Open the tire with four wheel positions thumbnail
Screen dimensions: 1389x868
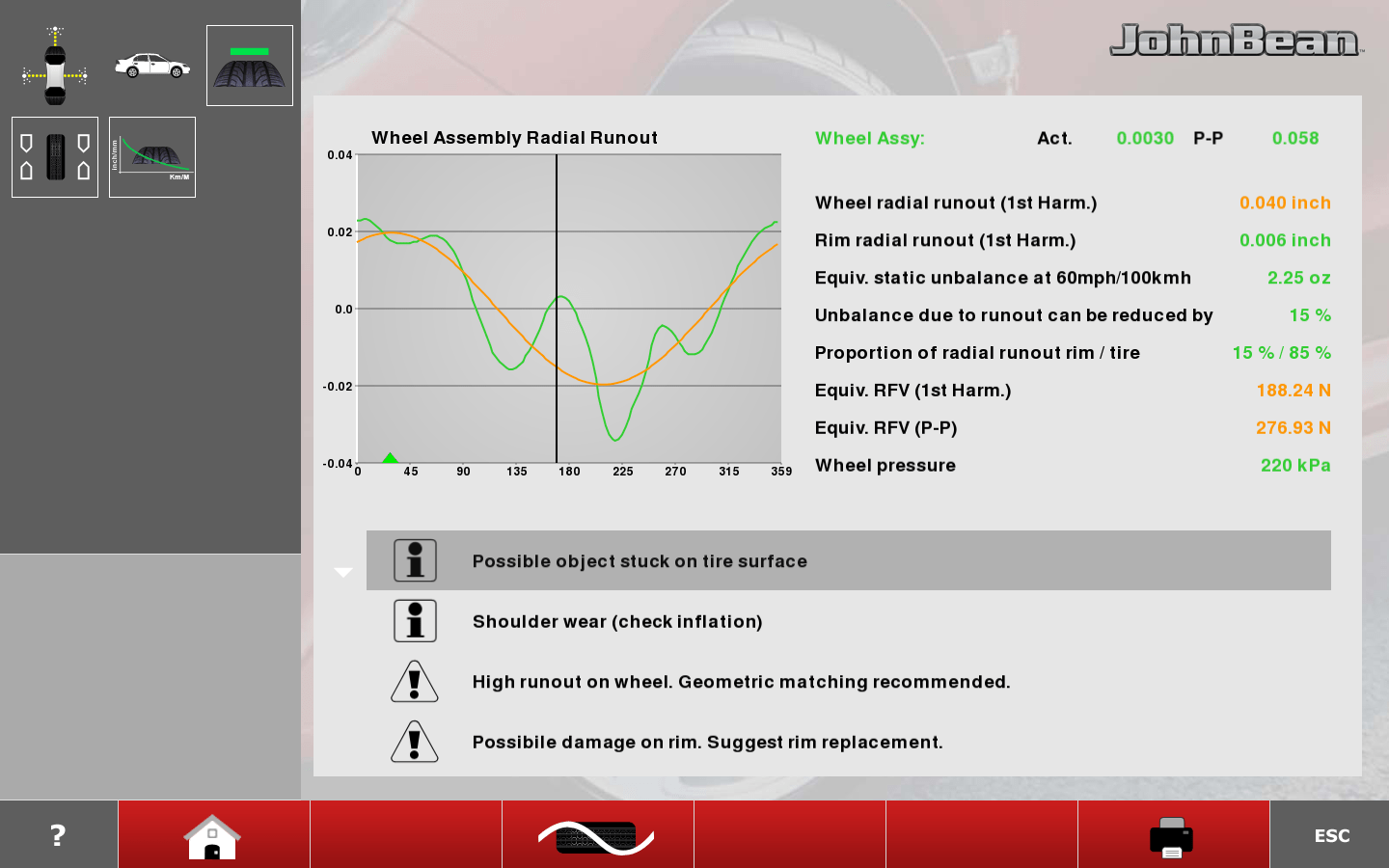coord(55,157)
